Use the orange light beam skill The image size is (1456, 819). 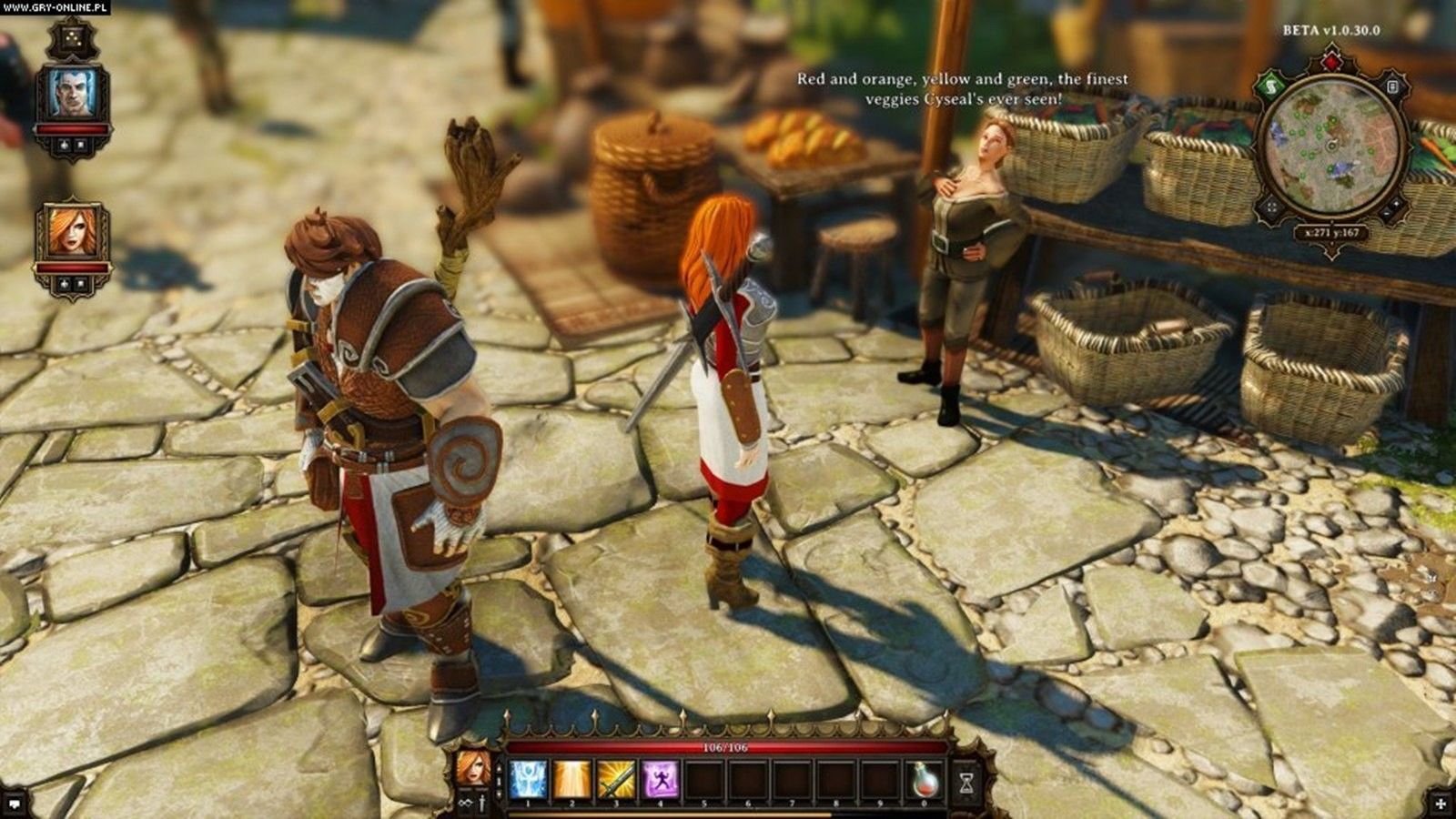click(571, 781)
